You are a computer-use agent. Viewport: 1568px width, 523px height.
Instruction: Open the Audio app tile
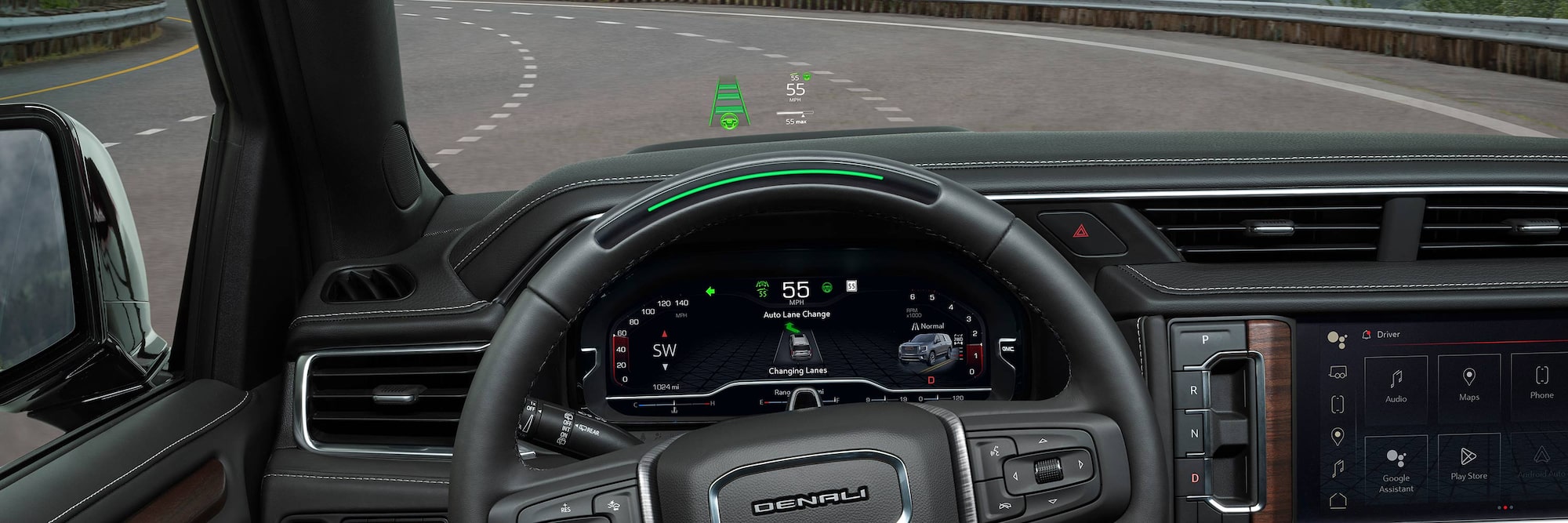point(1396,385)
